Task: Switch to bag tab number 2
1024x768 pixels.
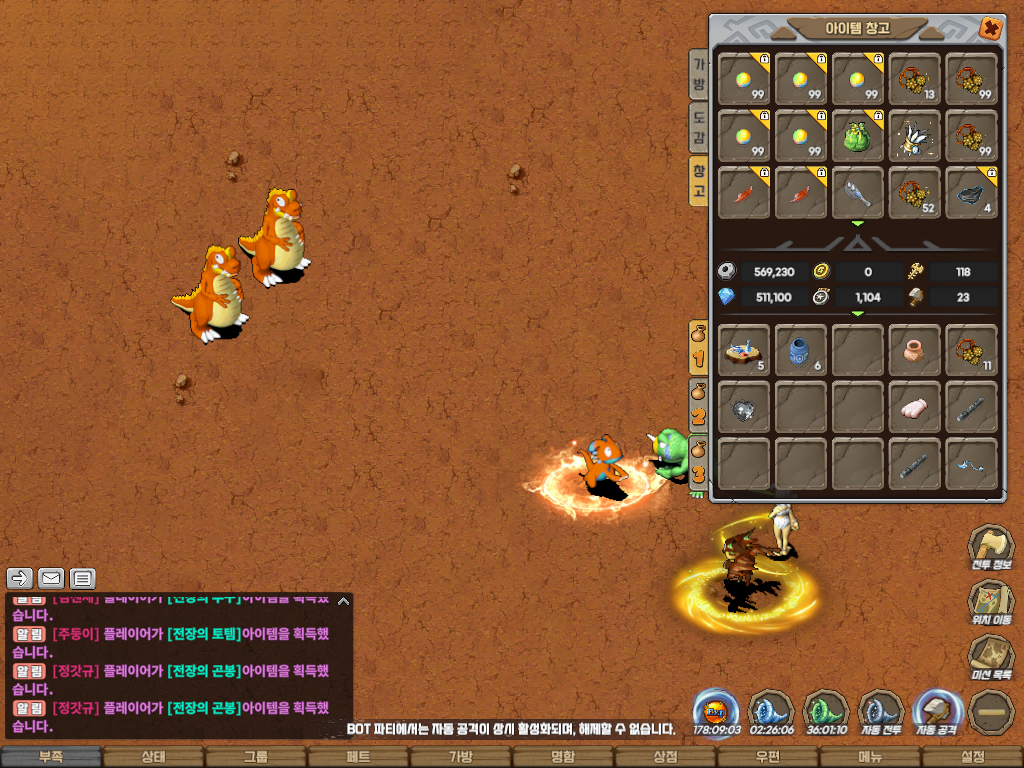Action: coord(699,407)
